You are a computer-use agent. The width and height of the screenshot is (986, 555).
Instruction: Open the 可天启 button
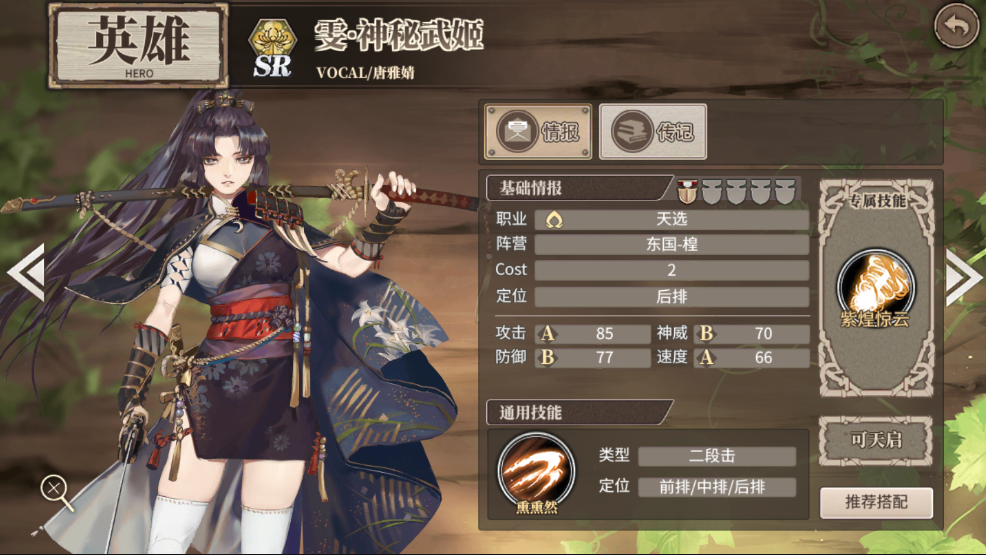tap(875, 441)
